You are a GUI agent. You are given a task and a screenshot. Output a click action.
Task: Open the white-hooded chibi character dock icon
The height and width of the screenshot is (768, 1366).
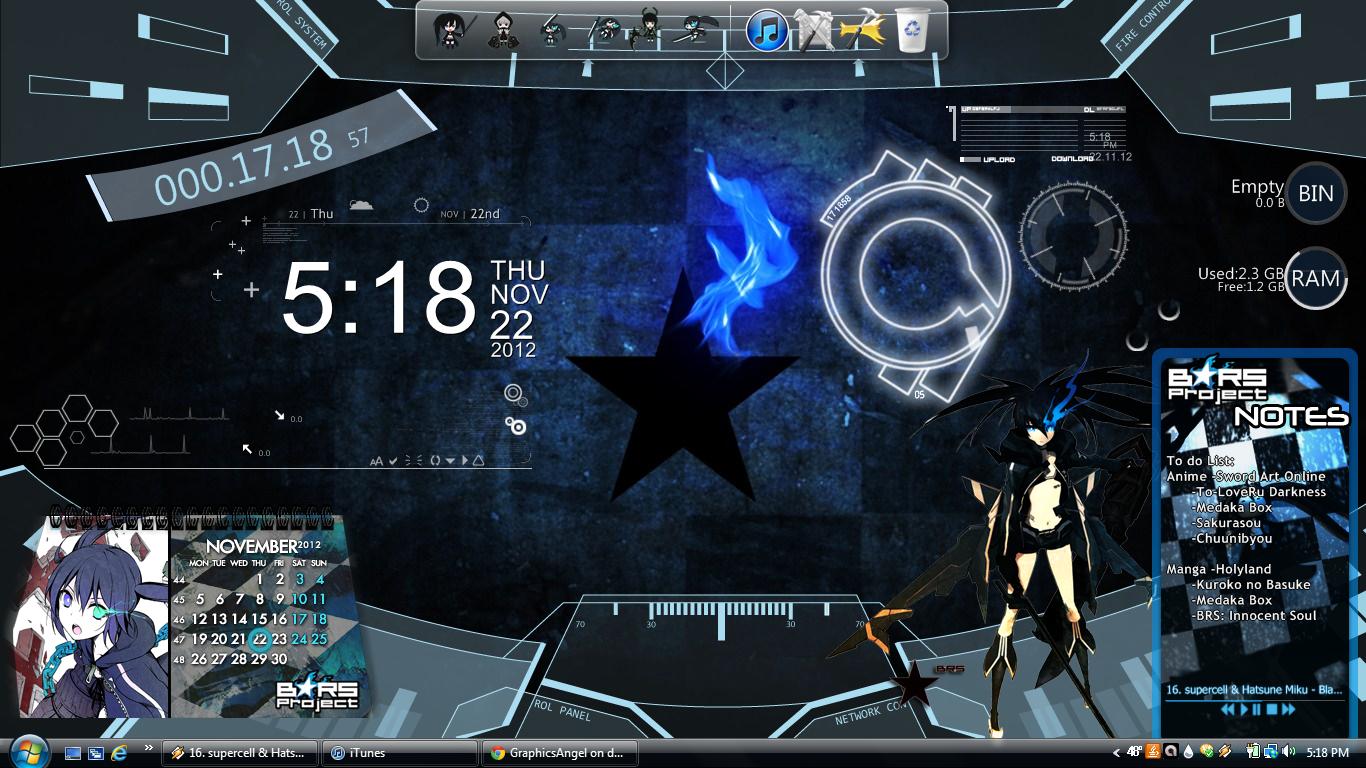click(x=503, y=31)
